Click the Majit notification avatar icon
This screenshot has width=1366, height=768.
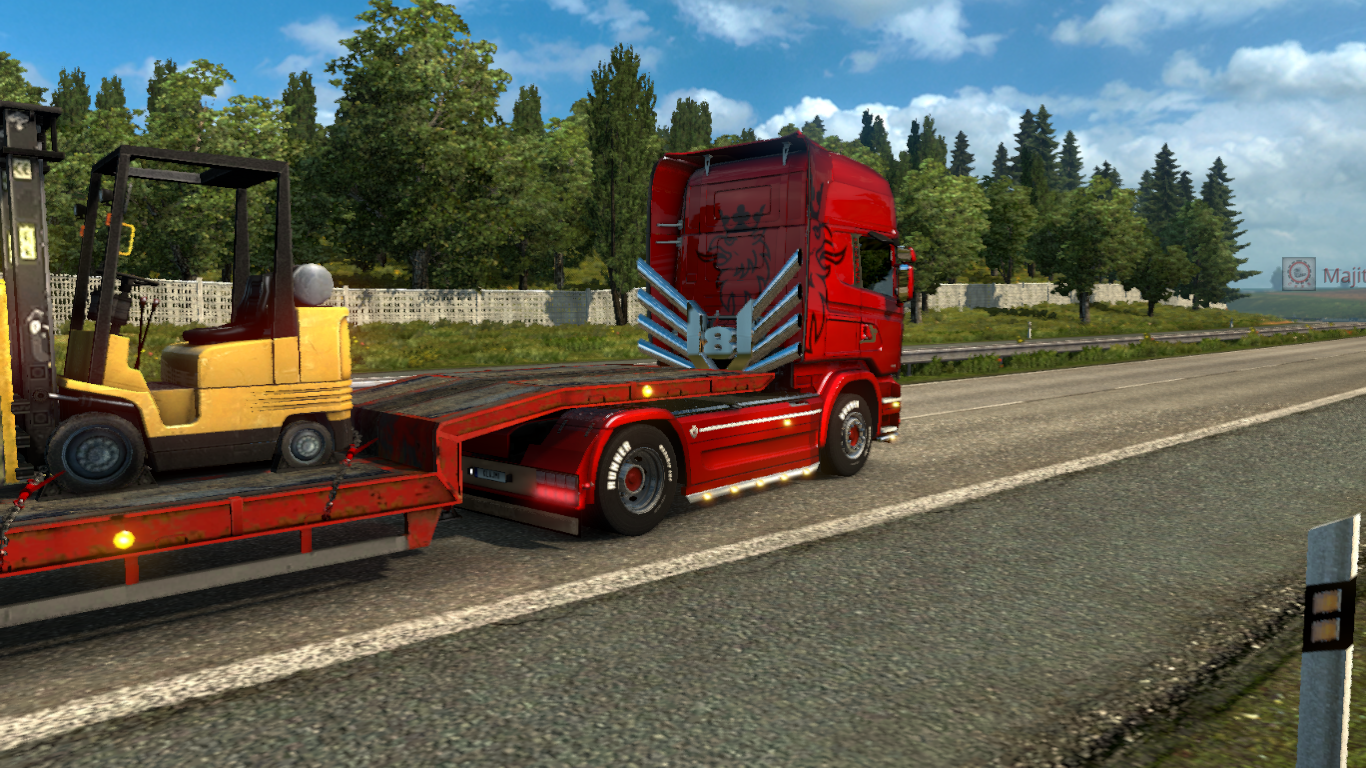pyautogui.click(x=1299, y=274)
